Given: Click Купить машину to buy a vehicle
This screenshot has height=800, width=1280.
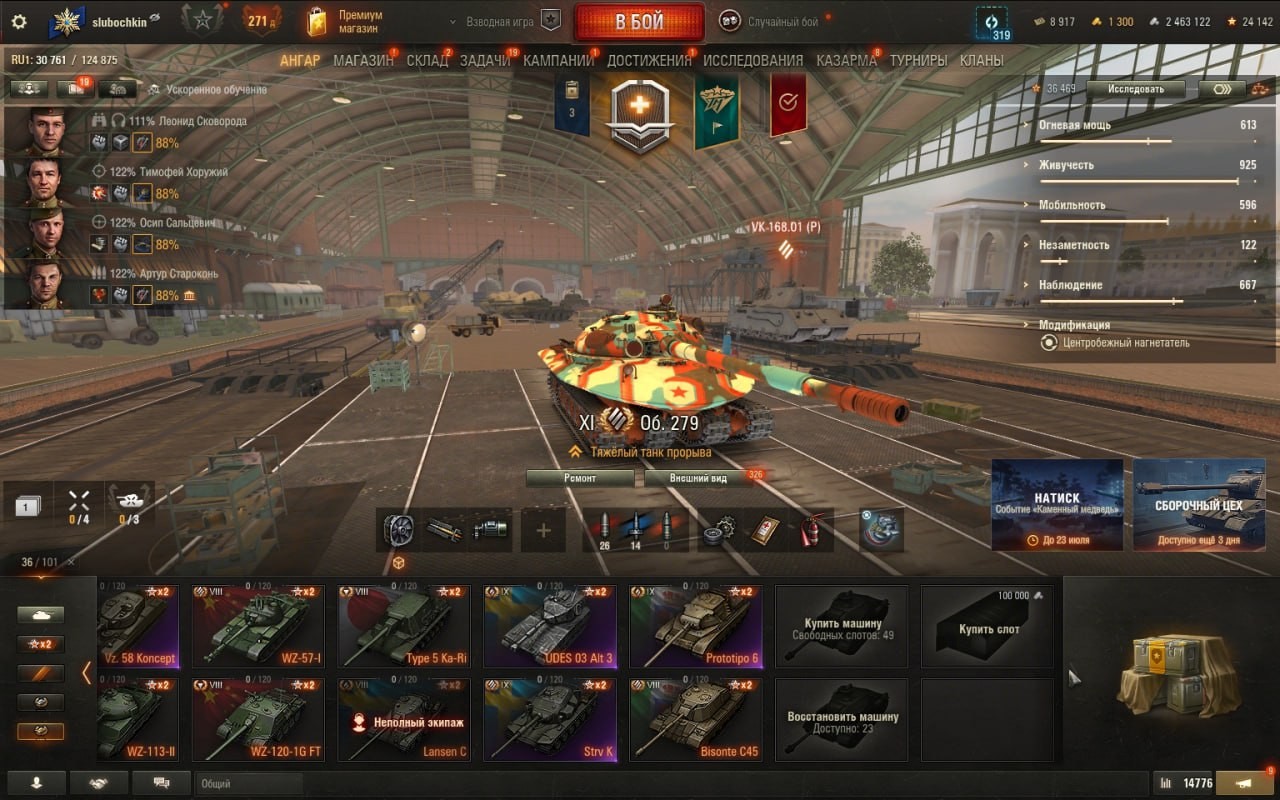Looking at the screenshot, I should 842,627.
